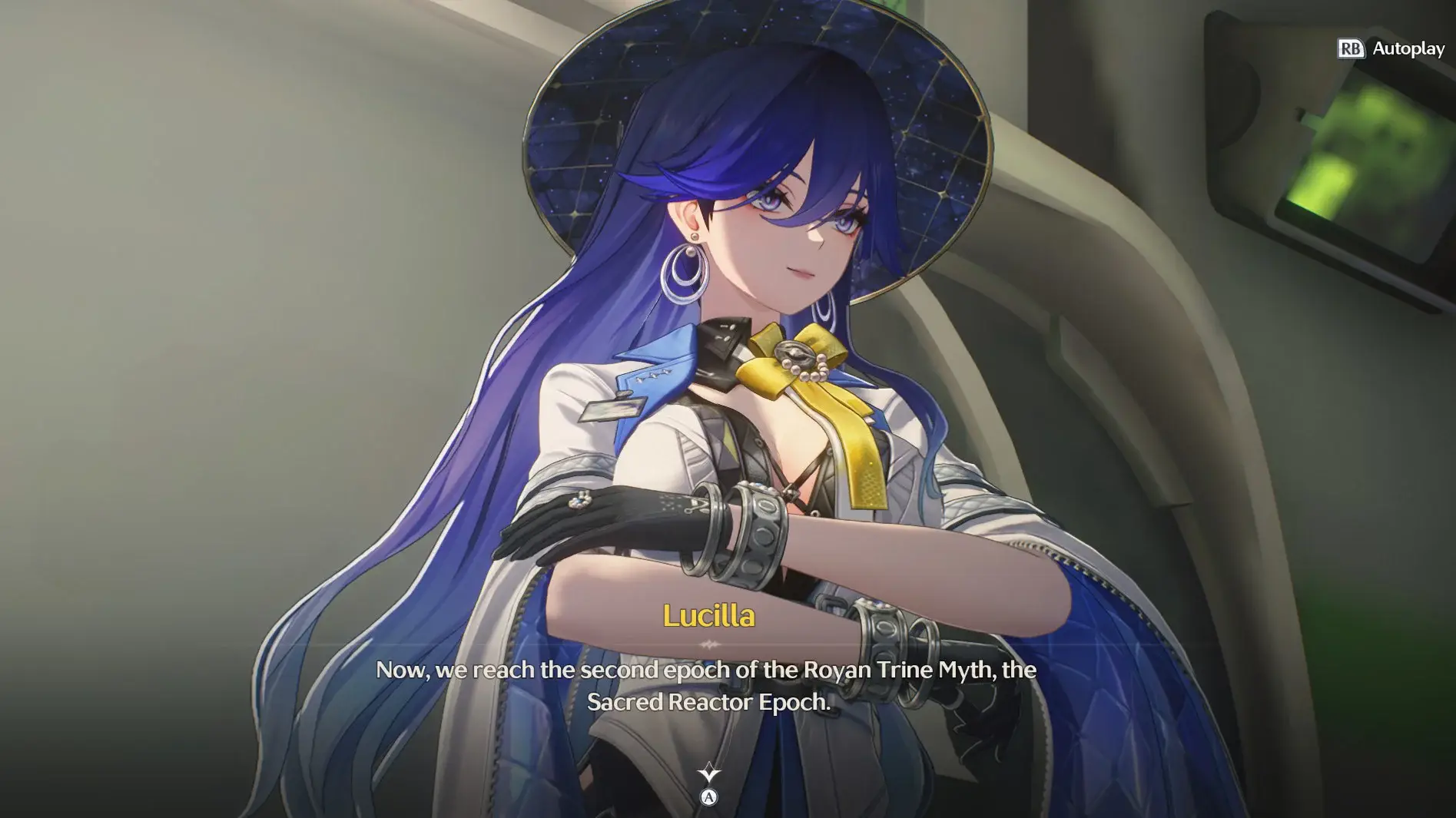Click the Autoplay label text
Viewport: 1456px width, 818px height.
point(1408,48)
